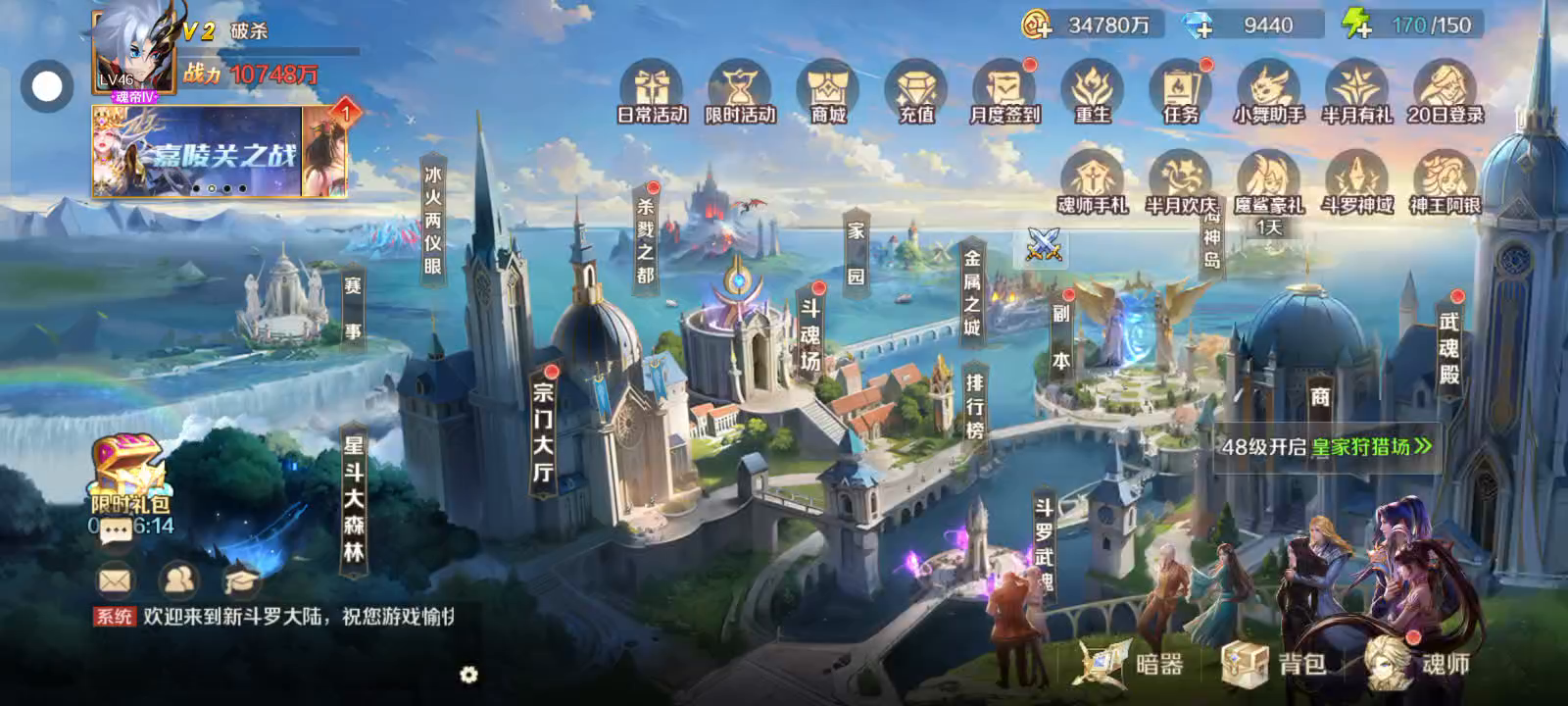Go to the 斗魂场 arena
Viewport: 1568px width, 706px height.
point(810,333)
